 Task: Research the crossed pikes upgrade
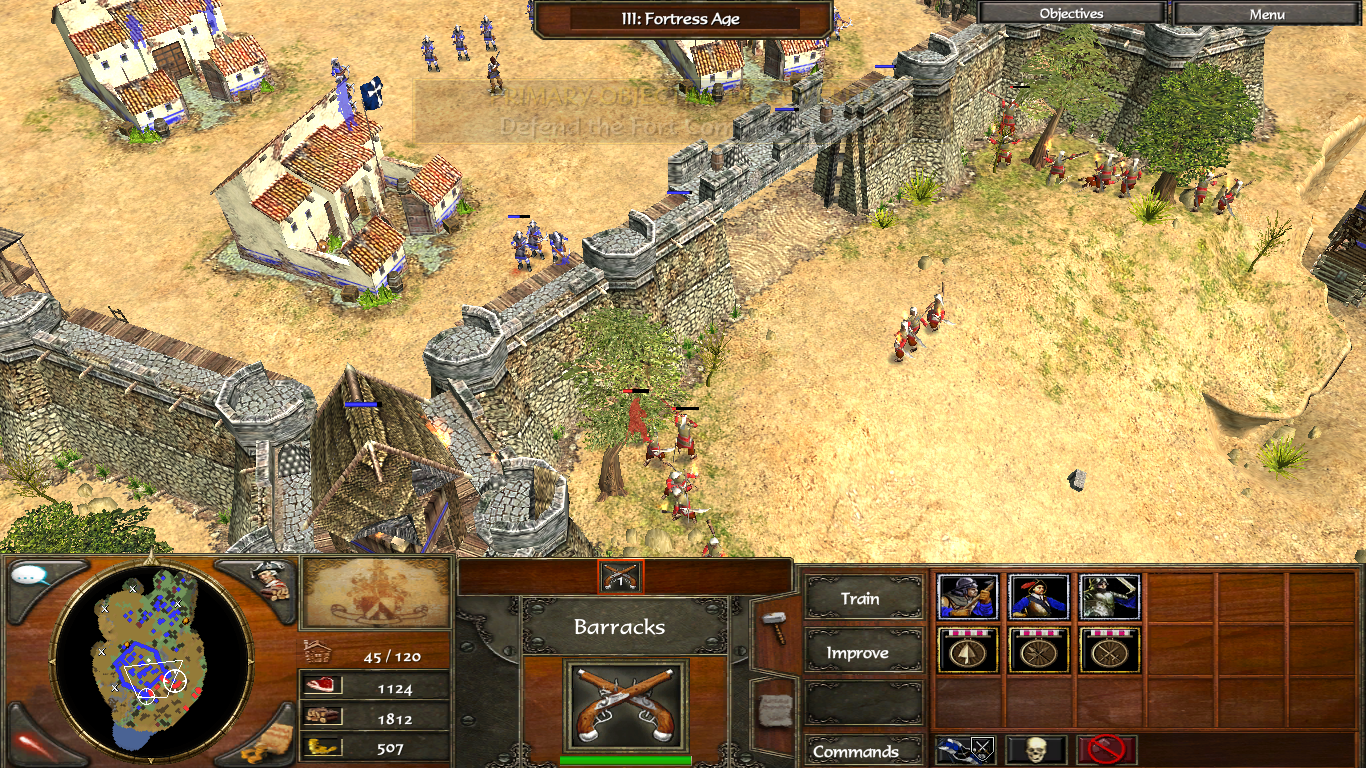click(1038, 651)
